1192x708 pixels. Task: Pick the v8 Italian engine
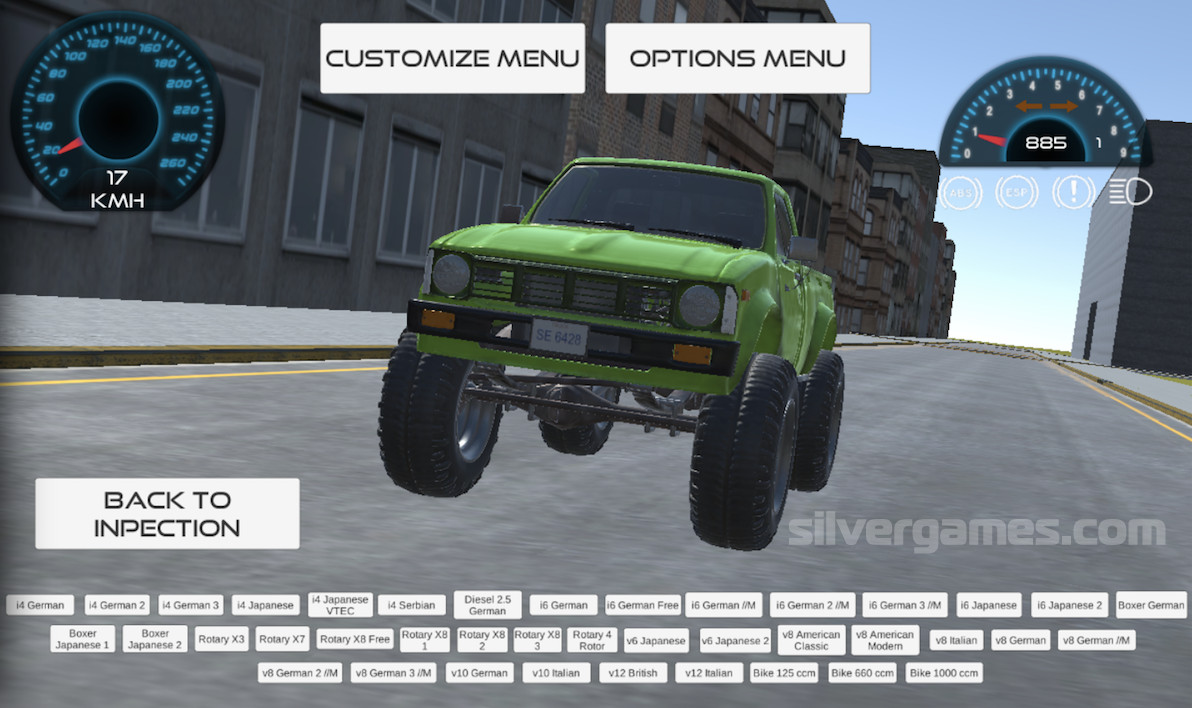point(956,640)
